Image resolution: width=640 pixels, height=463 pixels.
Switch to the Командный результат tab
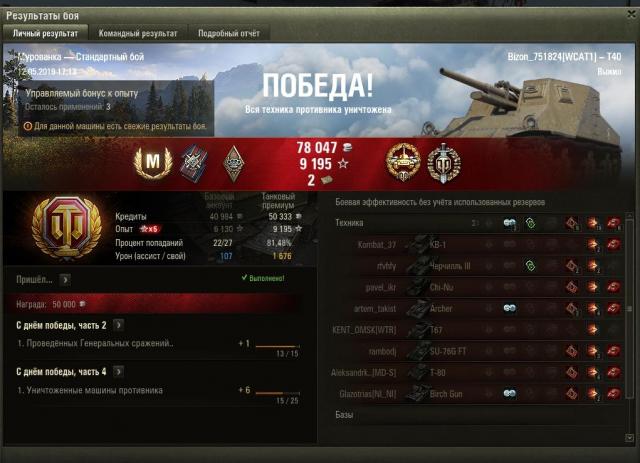[x=137, y=33]
